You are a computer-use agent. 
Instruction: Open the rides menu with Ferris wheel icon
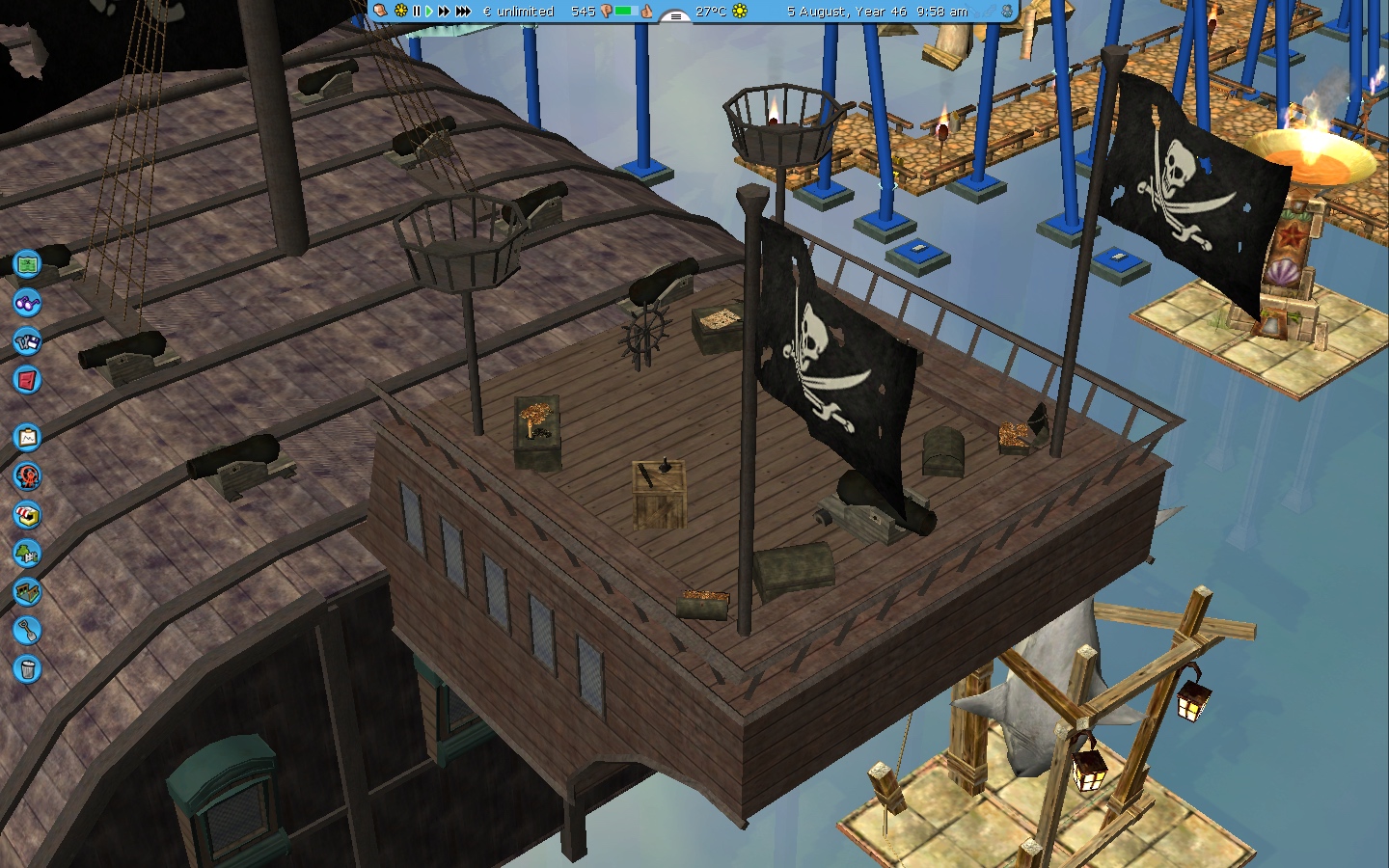pyautogui.click(x=27, y=476)
